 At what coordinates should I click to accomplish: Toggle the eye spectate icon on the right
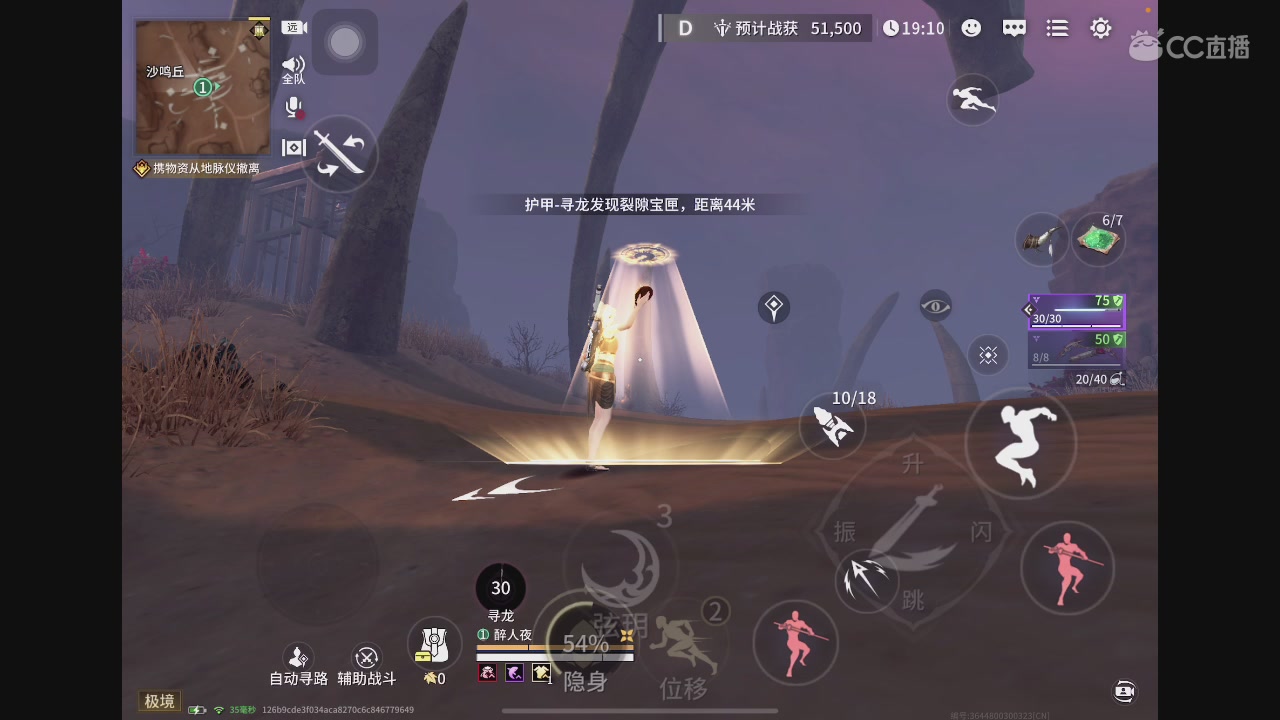click(935, 307)
